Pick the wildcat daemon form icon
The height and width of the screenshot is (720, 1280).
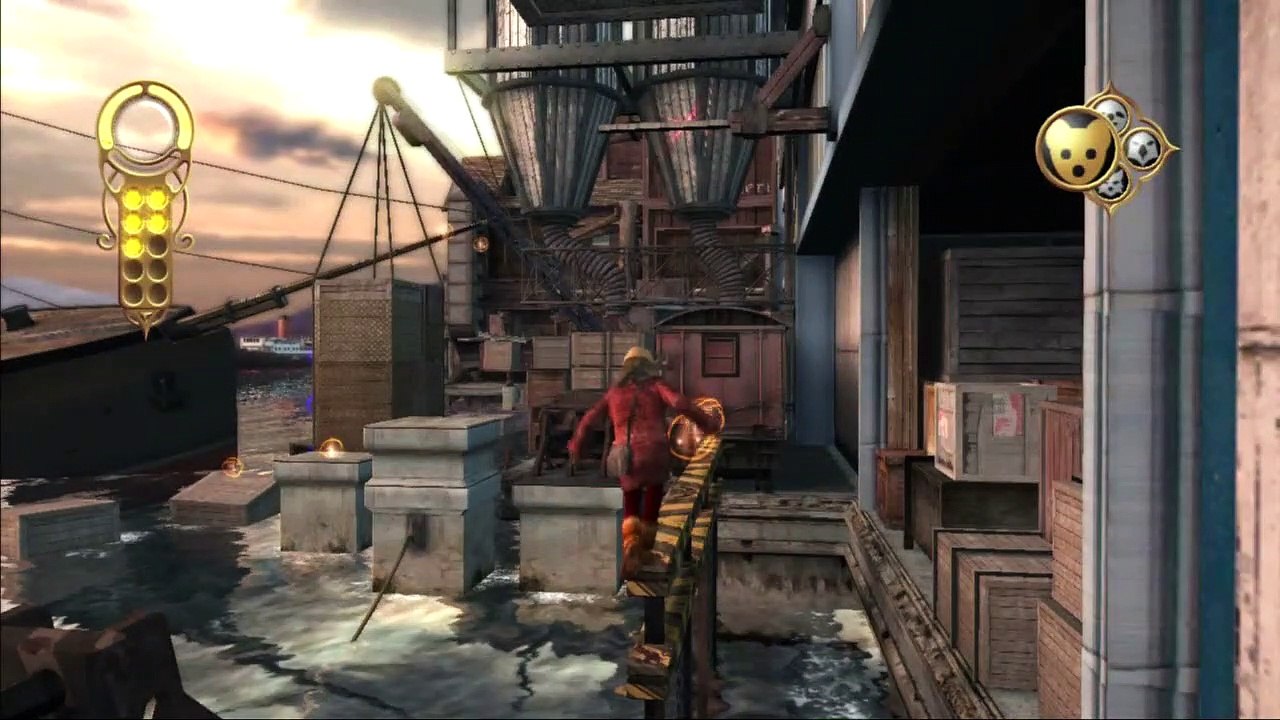tap(1113, 186)
